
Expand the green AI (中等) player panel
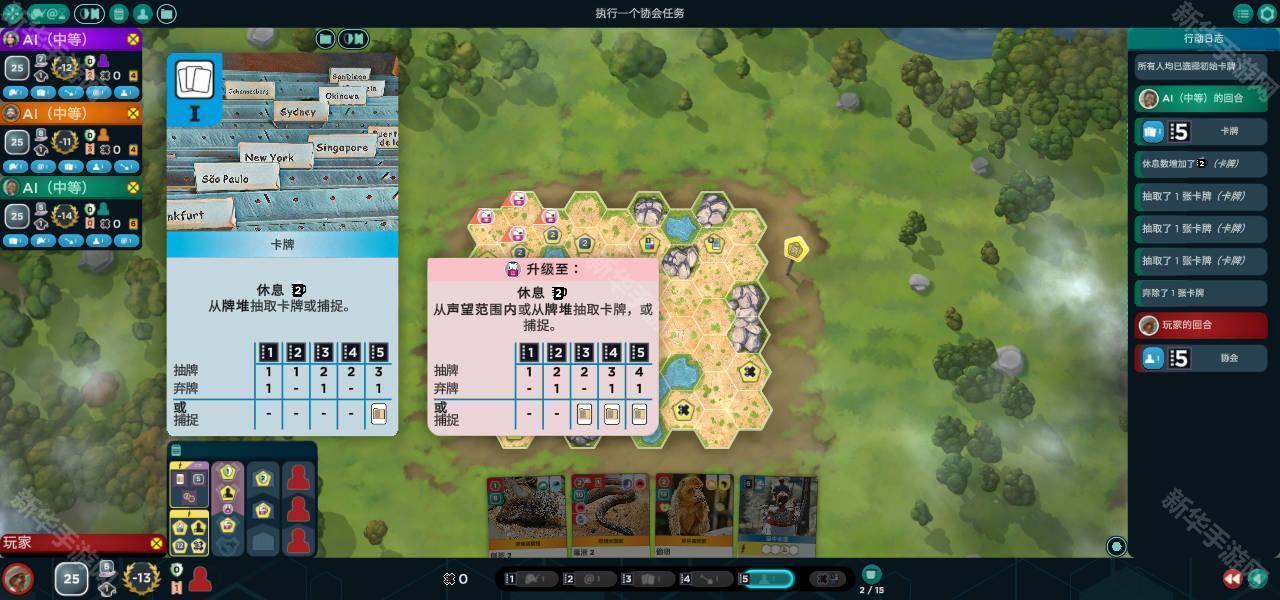(70, 187)
